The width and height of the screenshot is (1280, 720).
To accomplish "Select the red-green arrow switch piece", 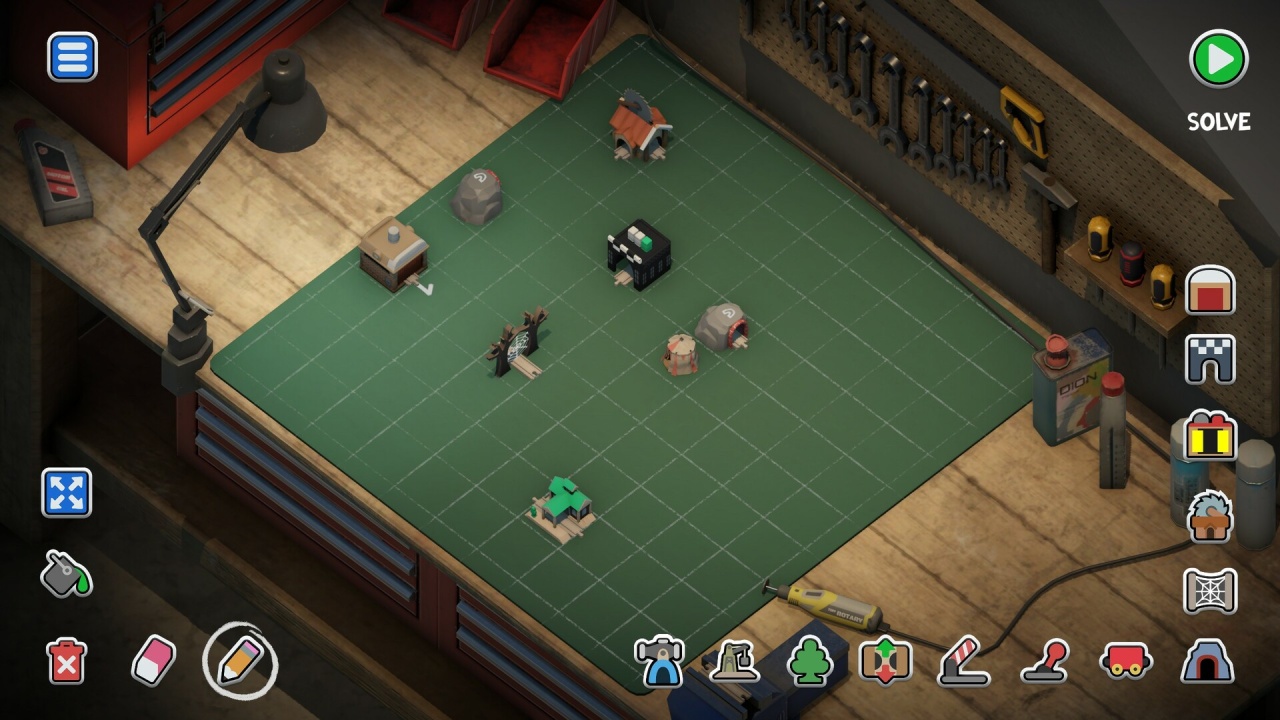I will pos(885,661).
